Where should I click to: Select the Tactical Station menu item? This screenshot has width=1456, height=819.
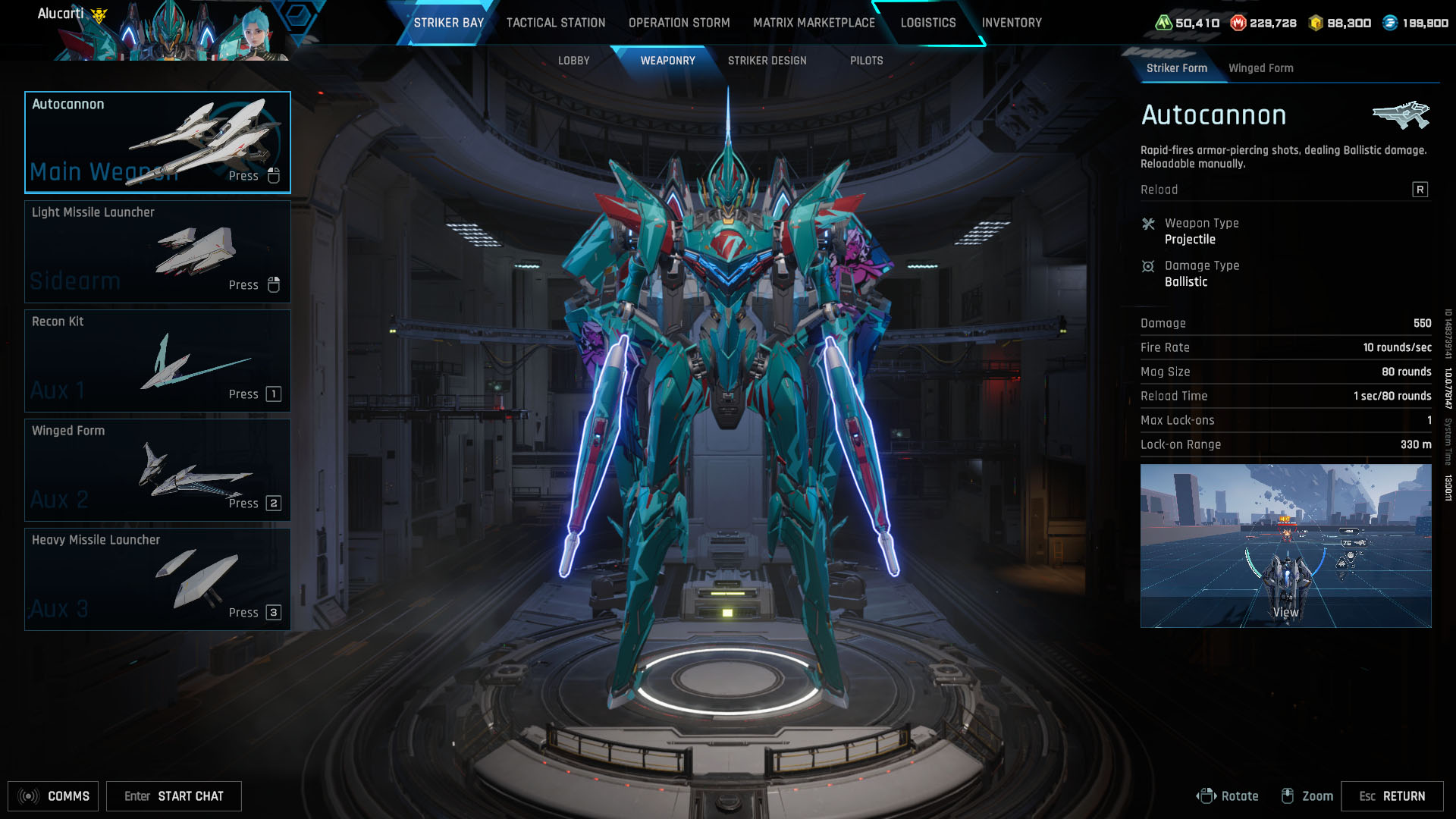coord(554,22)
